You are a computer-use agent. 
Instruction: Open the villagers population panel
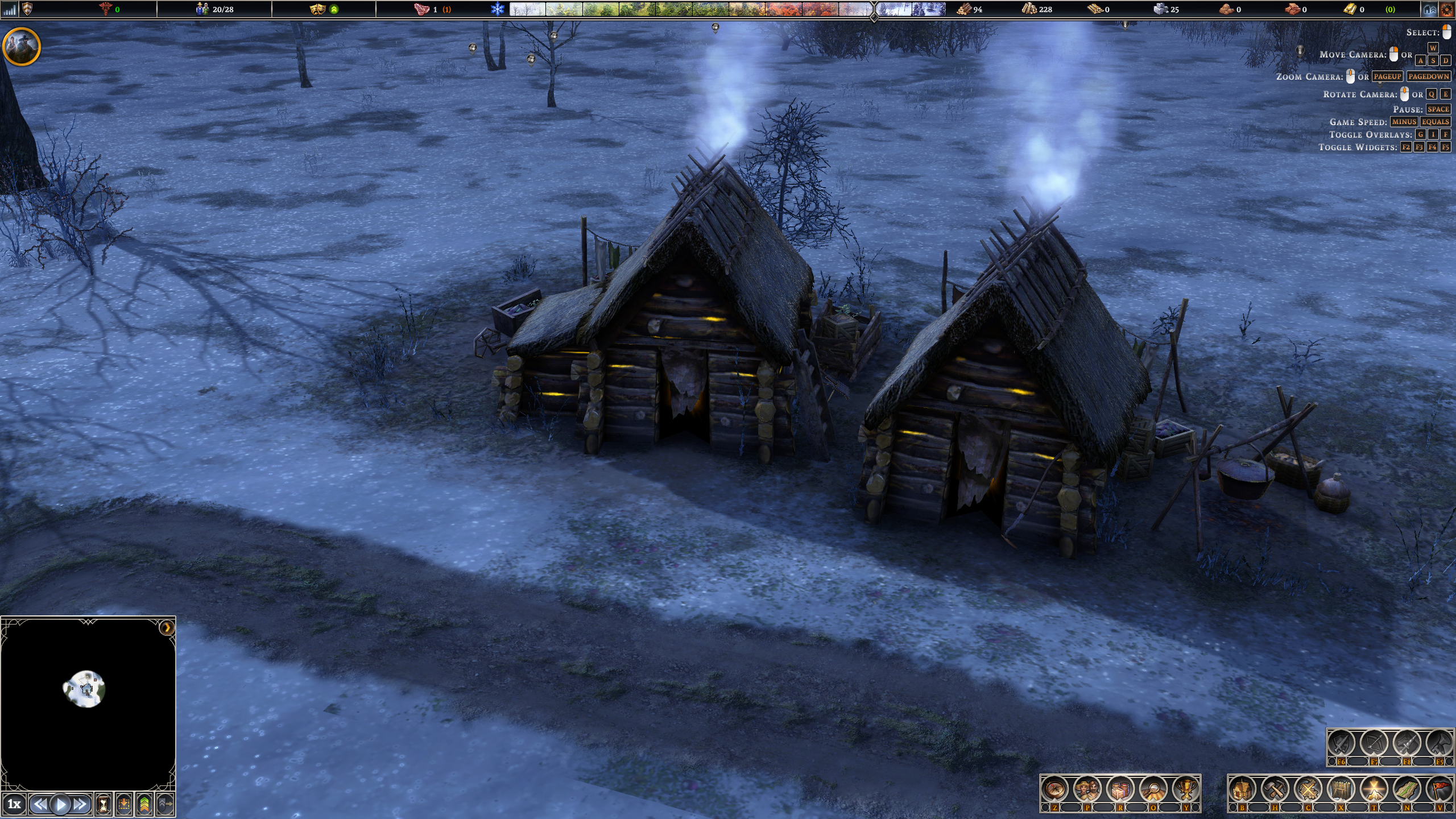(1087, 789)
